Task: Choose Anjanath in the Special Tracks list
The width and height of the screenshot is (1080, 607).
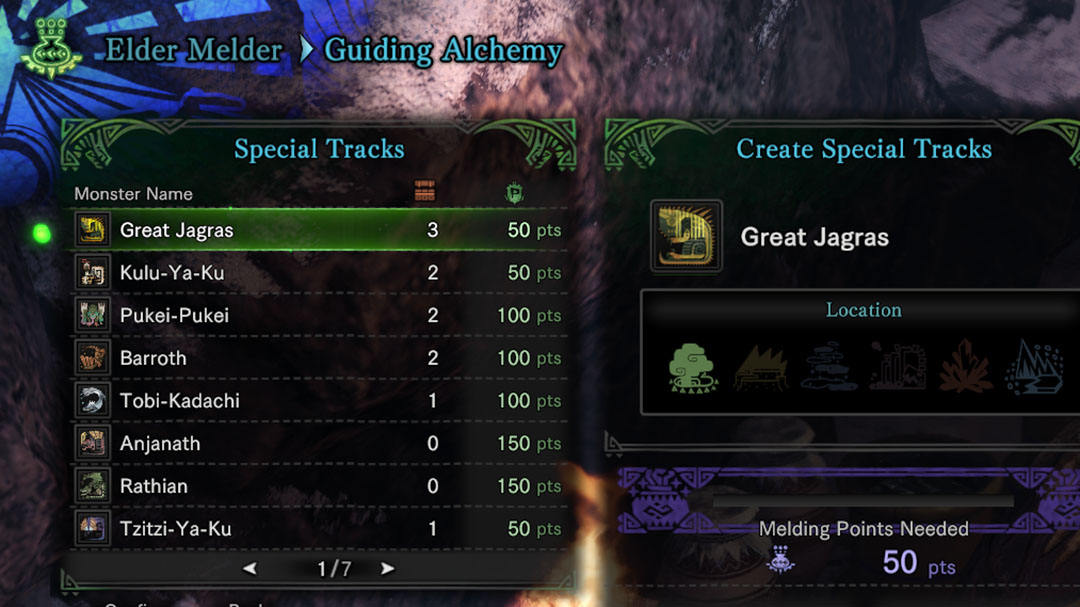Action: coord(320,443)
